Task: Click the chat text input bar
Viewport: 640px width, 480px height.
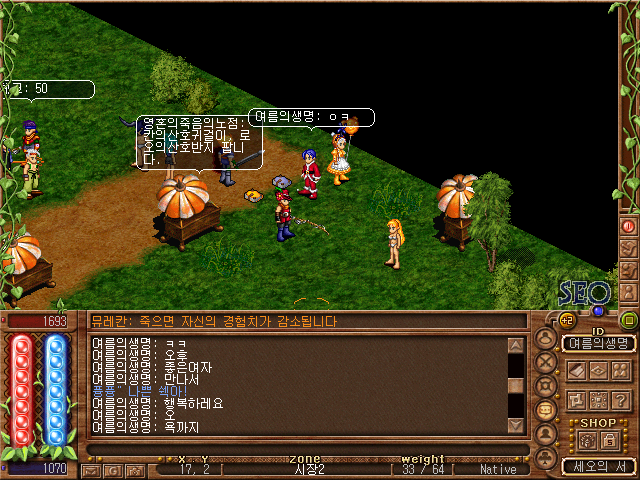Action: 300,450
